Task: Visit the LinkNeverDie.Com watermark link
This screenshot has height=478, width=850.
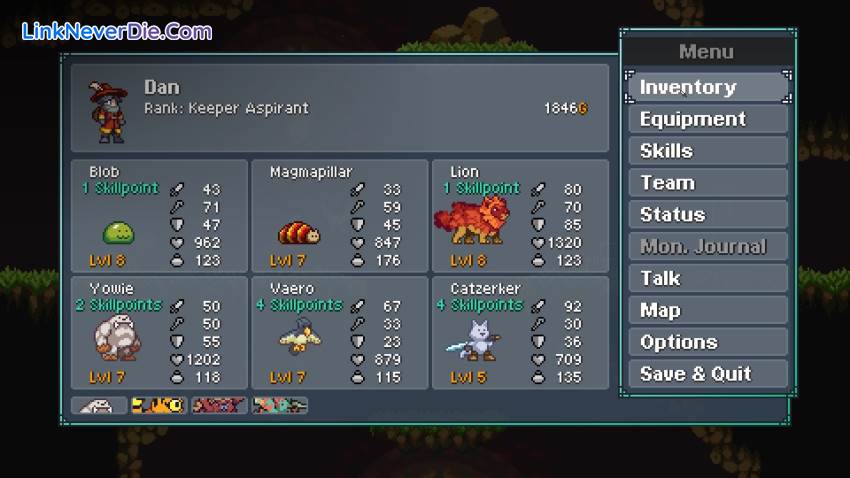Action: [117, 31]
